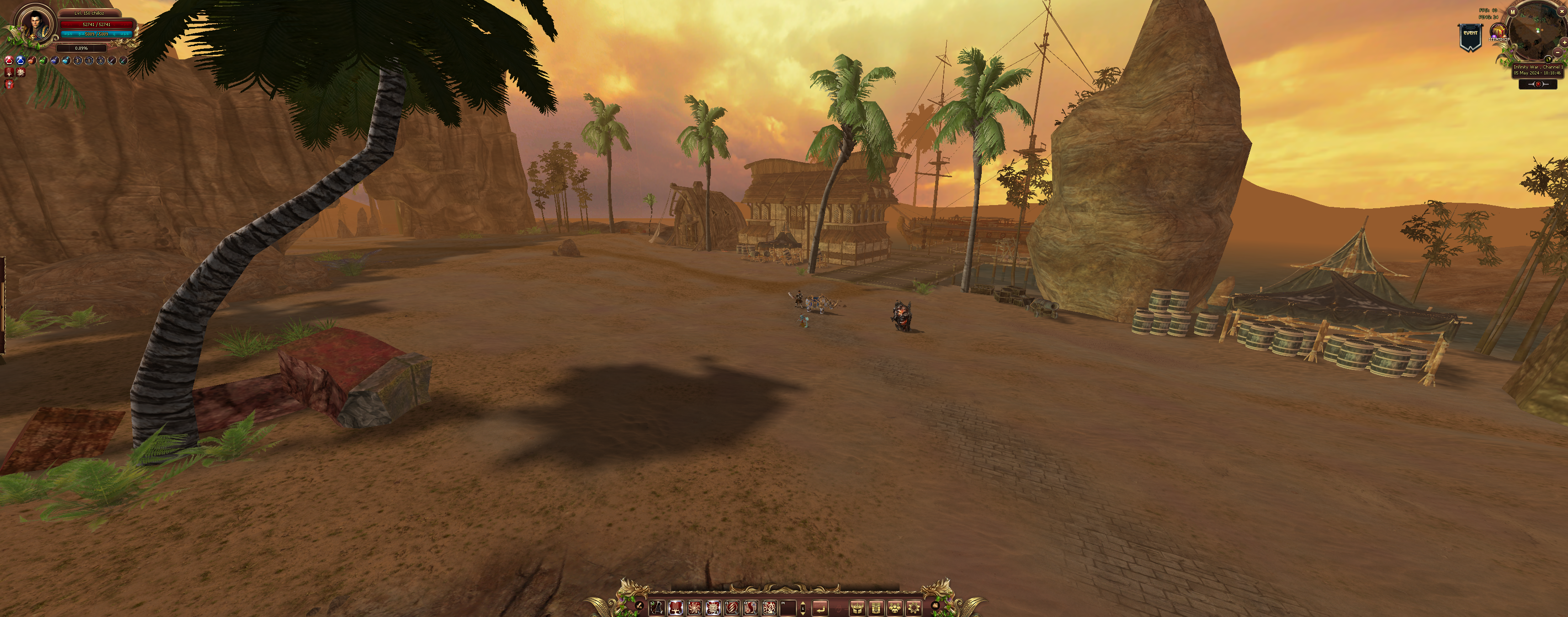1568x617 pixels.
Task: Open the Event banner
Action: tap(1470, 37)
